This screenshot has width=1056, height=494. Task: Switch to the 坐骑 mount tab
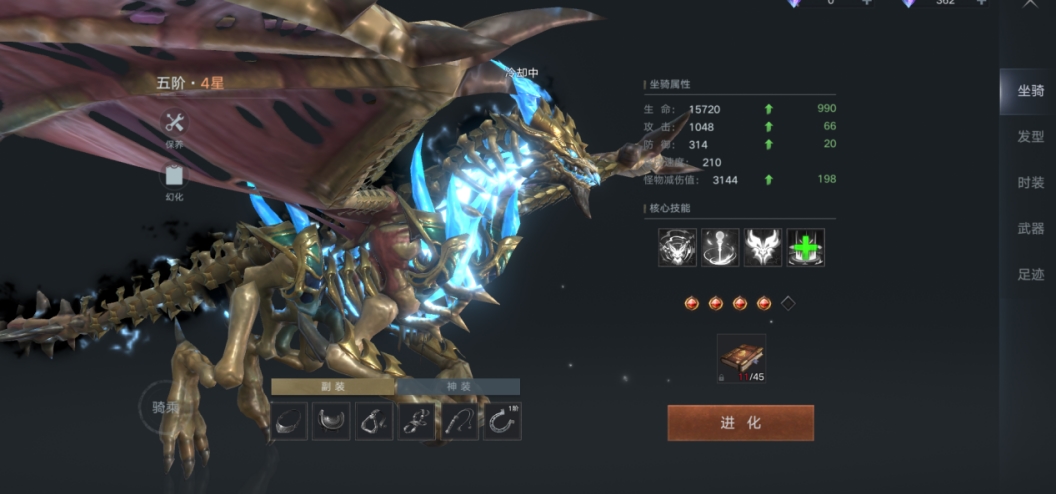click(1030, 91)
